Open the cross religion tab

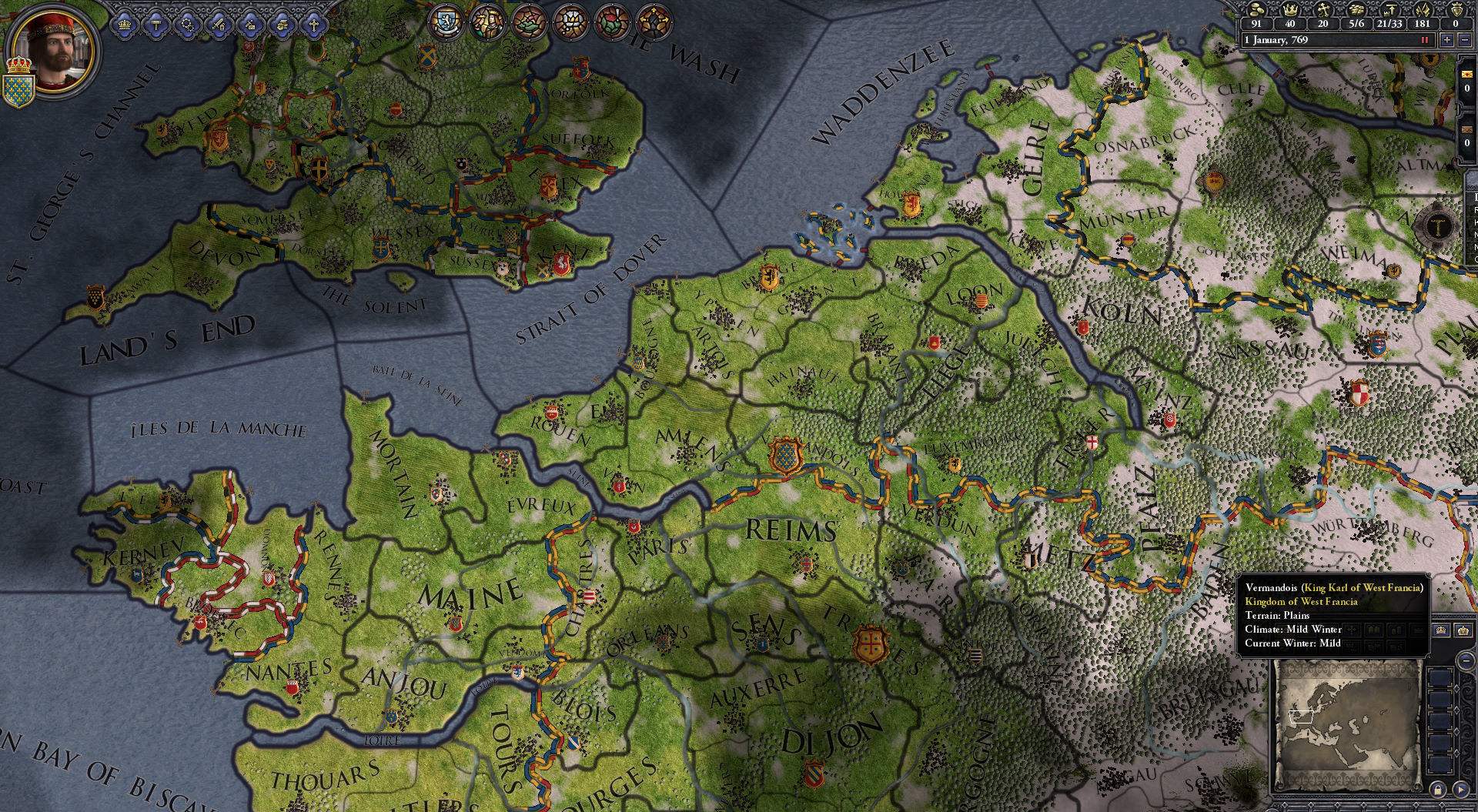313,25
